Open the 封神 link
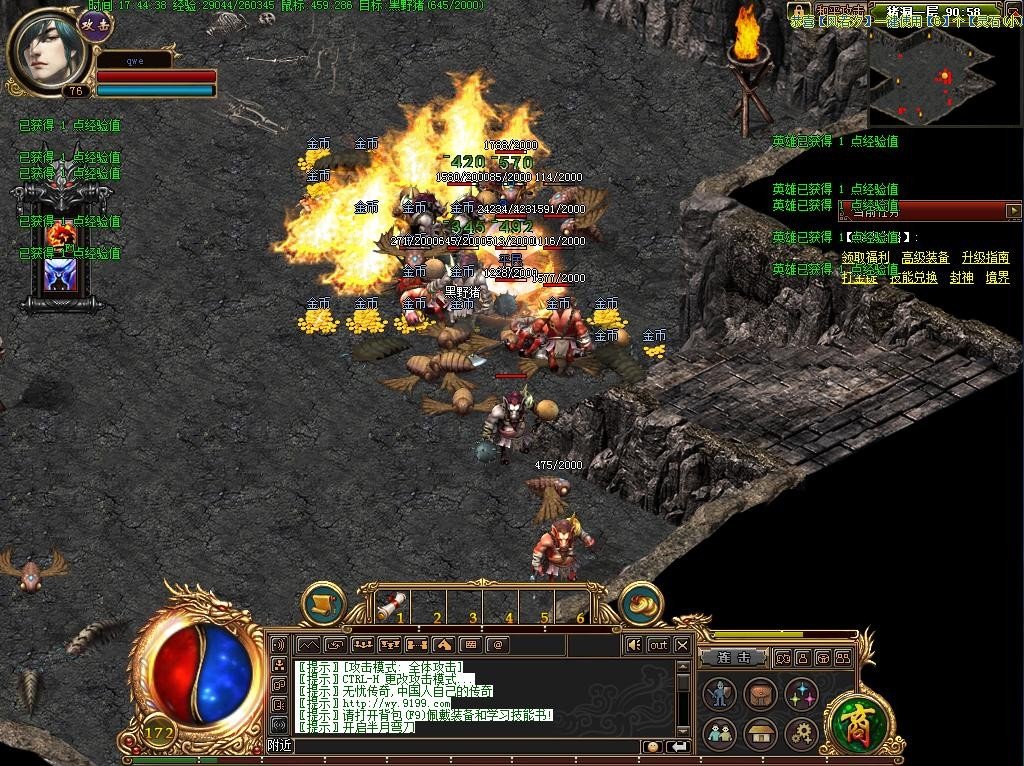The width and height of the screenshot is (1024, 766). (961, 278)
